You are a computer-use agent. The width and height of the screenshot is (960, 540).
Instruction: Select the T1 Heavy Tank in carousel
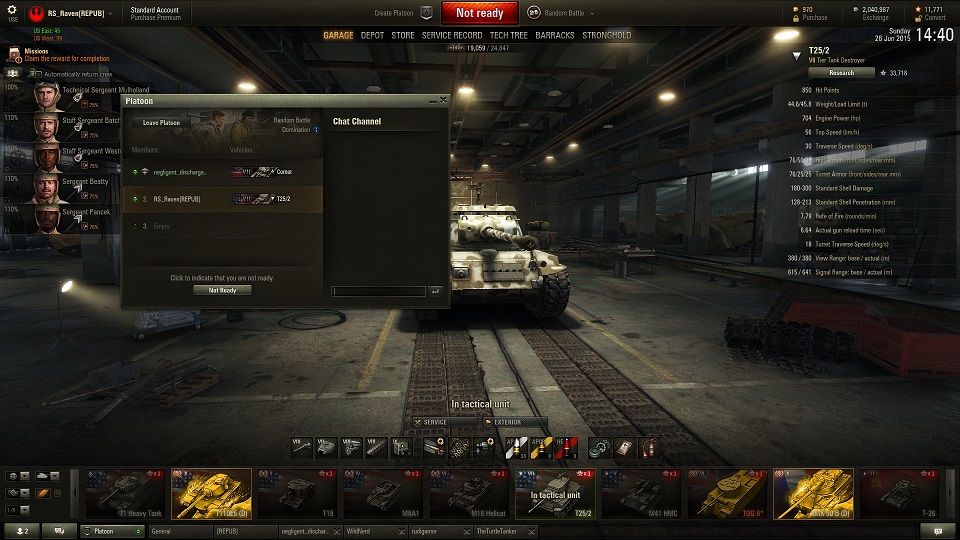pos(125,493)
